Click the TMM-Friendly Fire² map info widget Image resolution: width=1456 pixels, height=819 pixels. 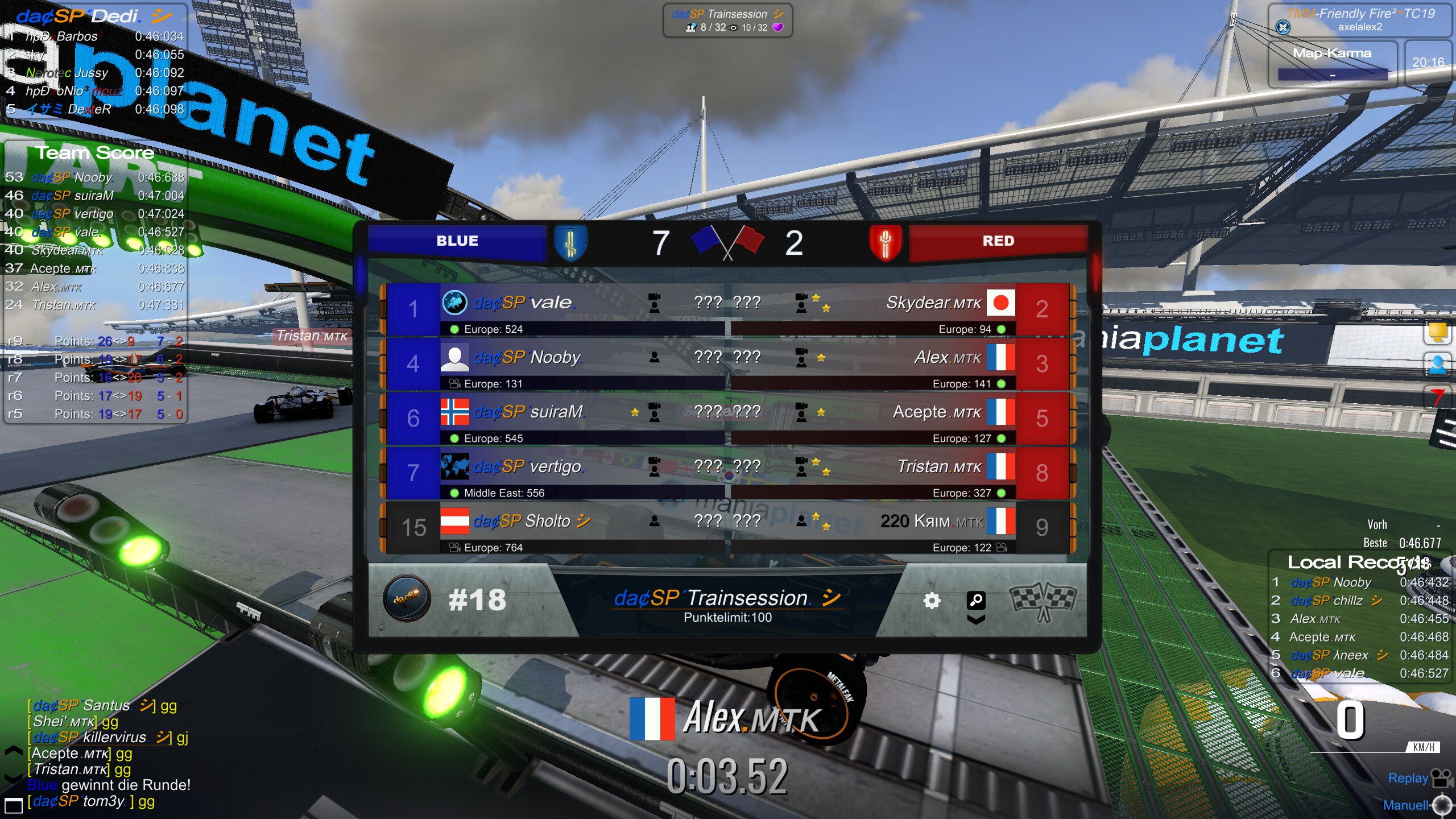pos(1360,20)
